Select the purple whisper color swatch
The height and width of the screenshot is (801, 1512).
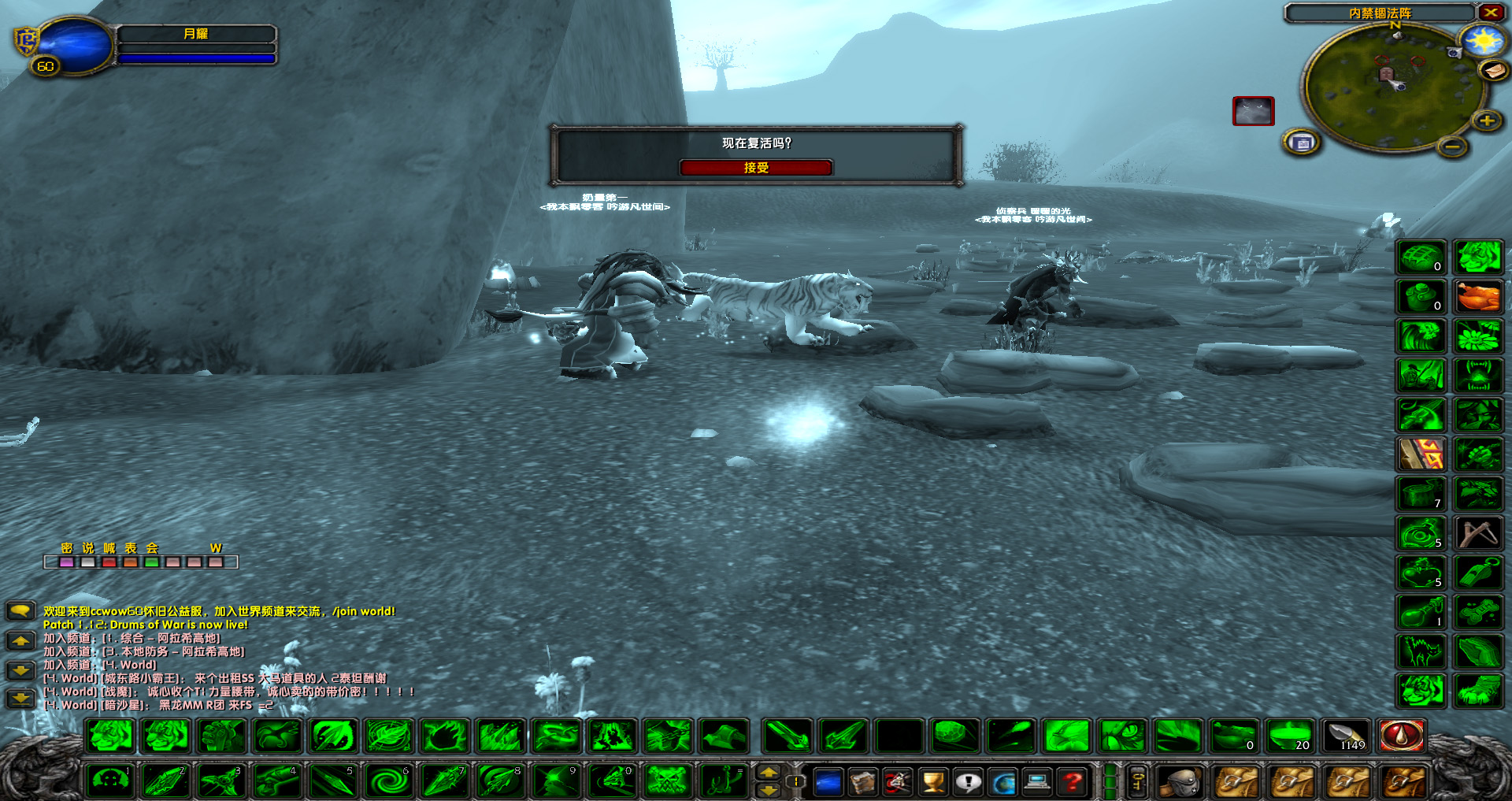pos(66,562)
